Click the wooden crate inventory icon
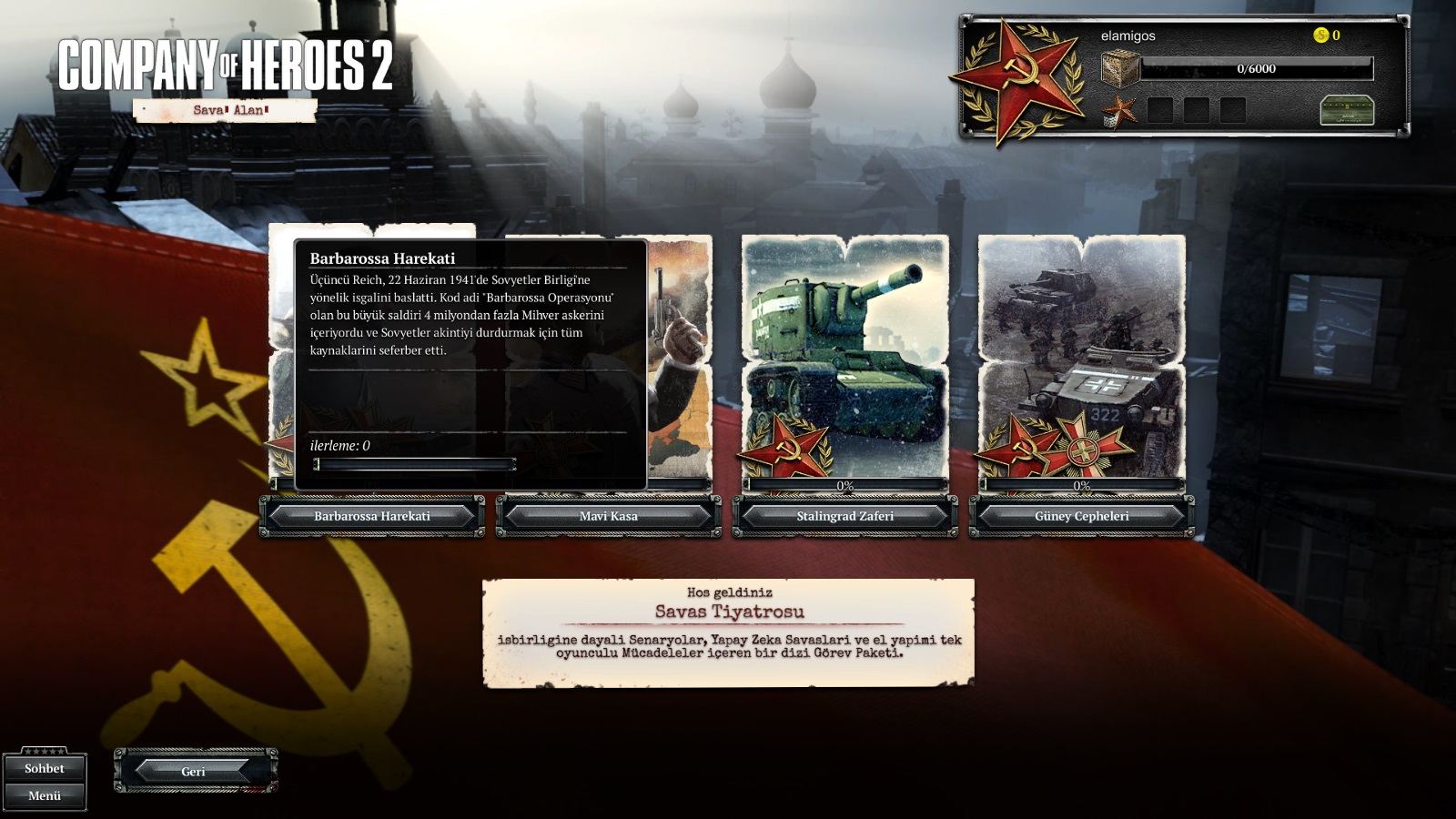Screen dimensions: 1456x819 pyautogui.click(x=1120, y=68)
